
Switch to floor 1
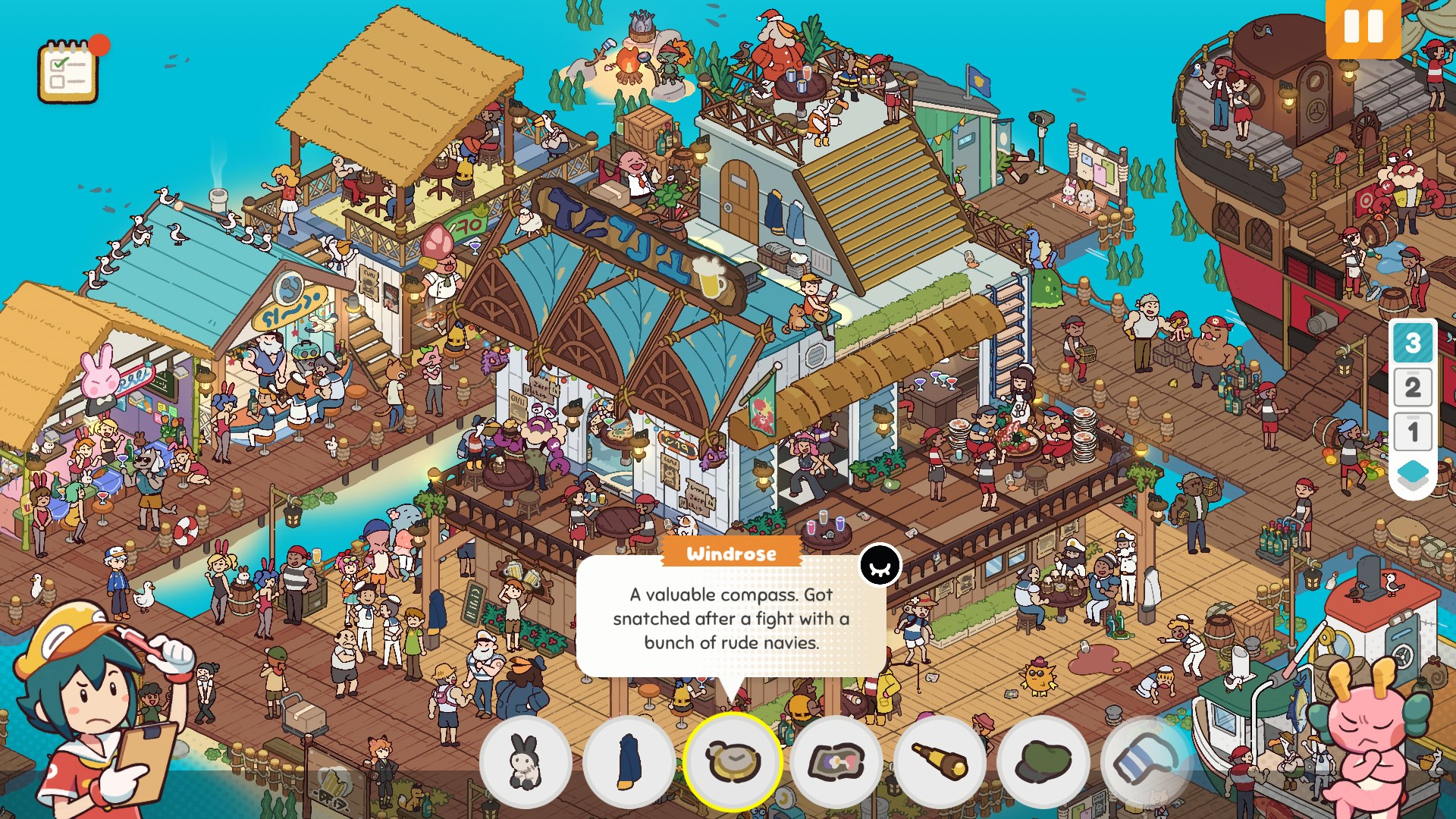(1412, 432)
